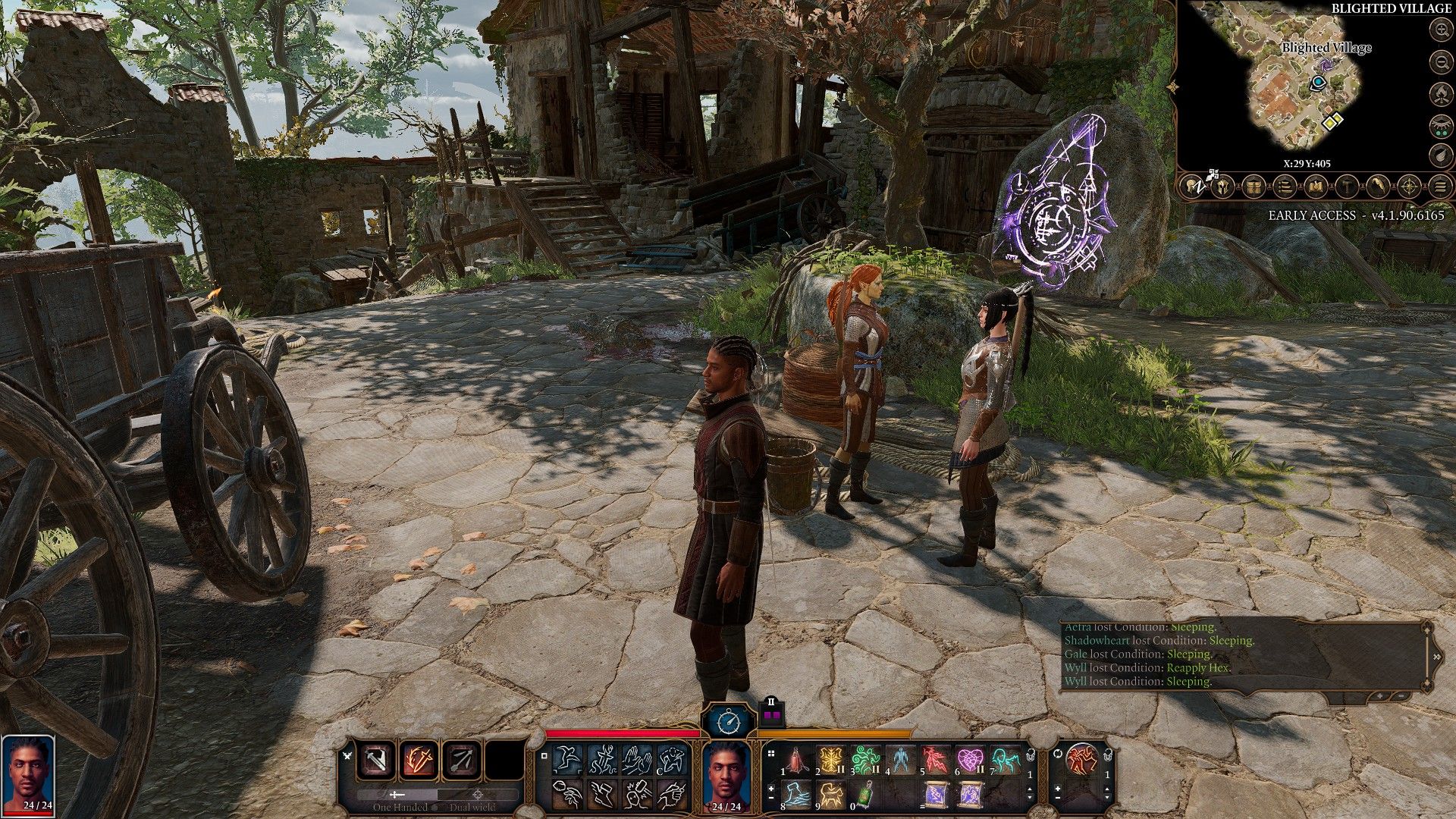Open the game menu hamburger icon

tap(1441, 185)
